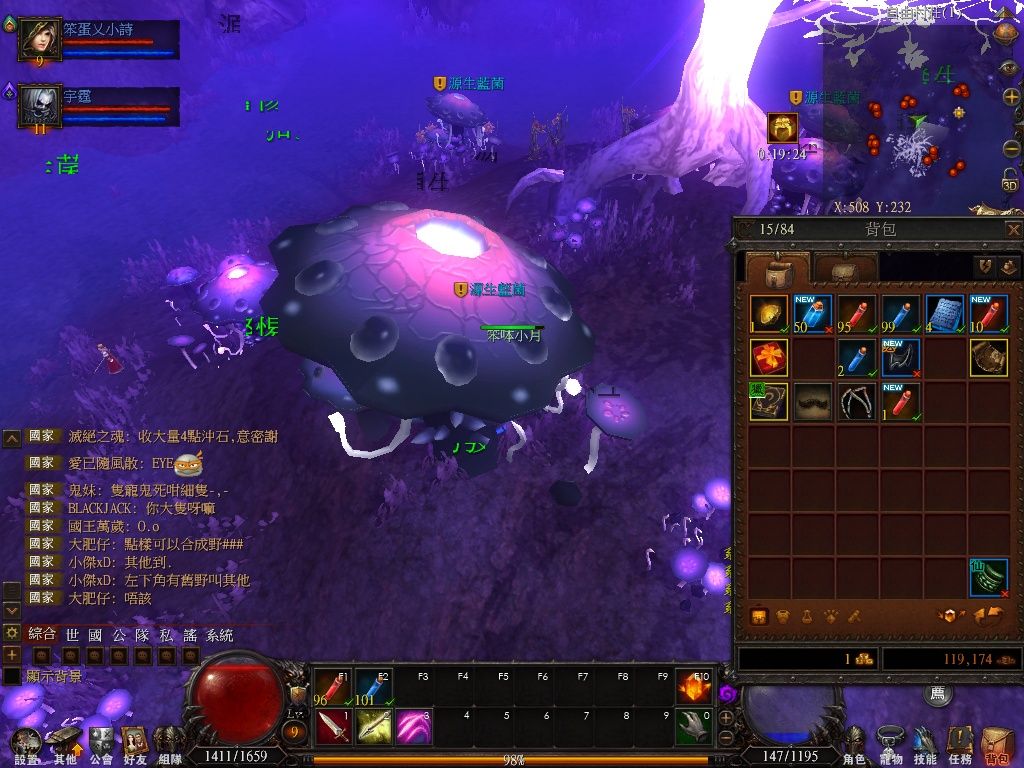Open the 技能 skills panel
1024x768 pixels.
(925, 745)
